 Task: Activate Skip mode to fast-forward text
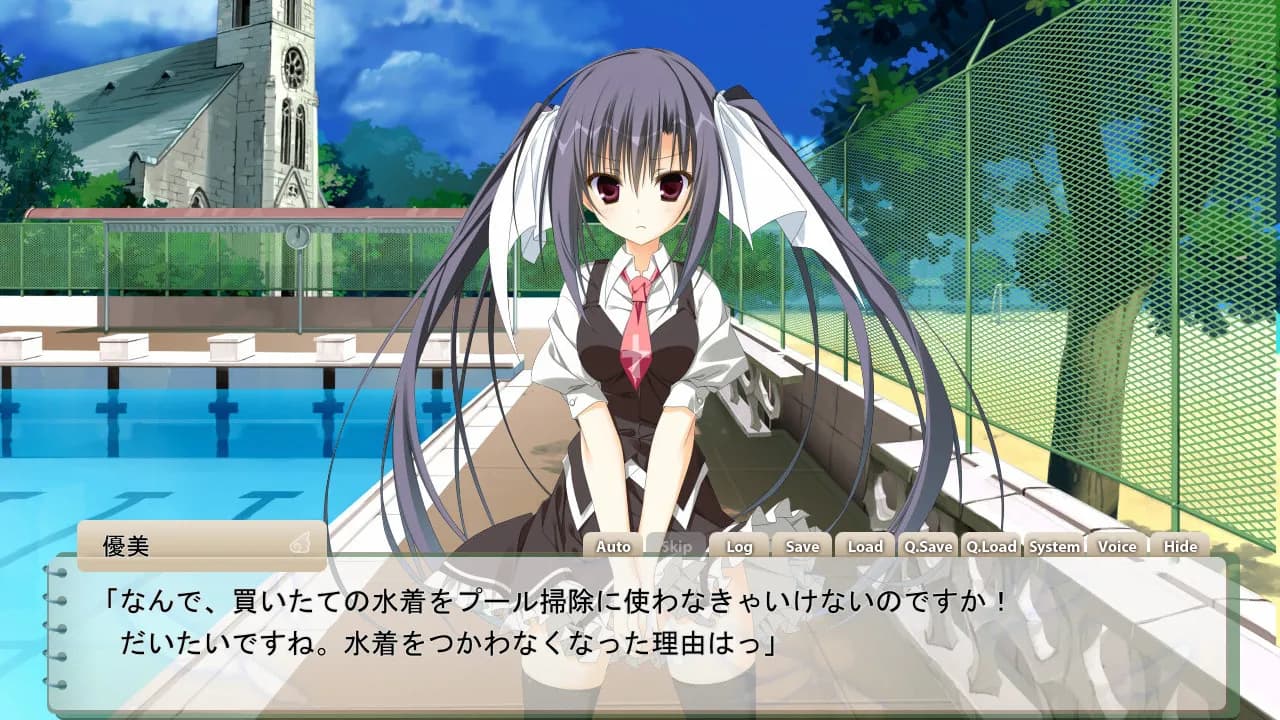675,547
